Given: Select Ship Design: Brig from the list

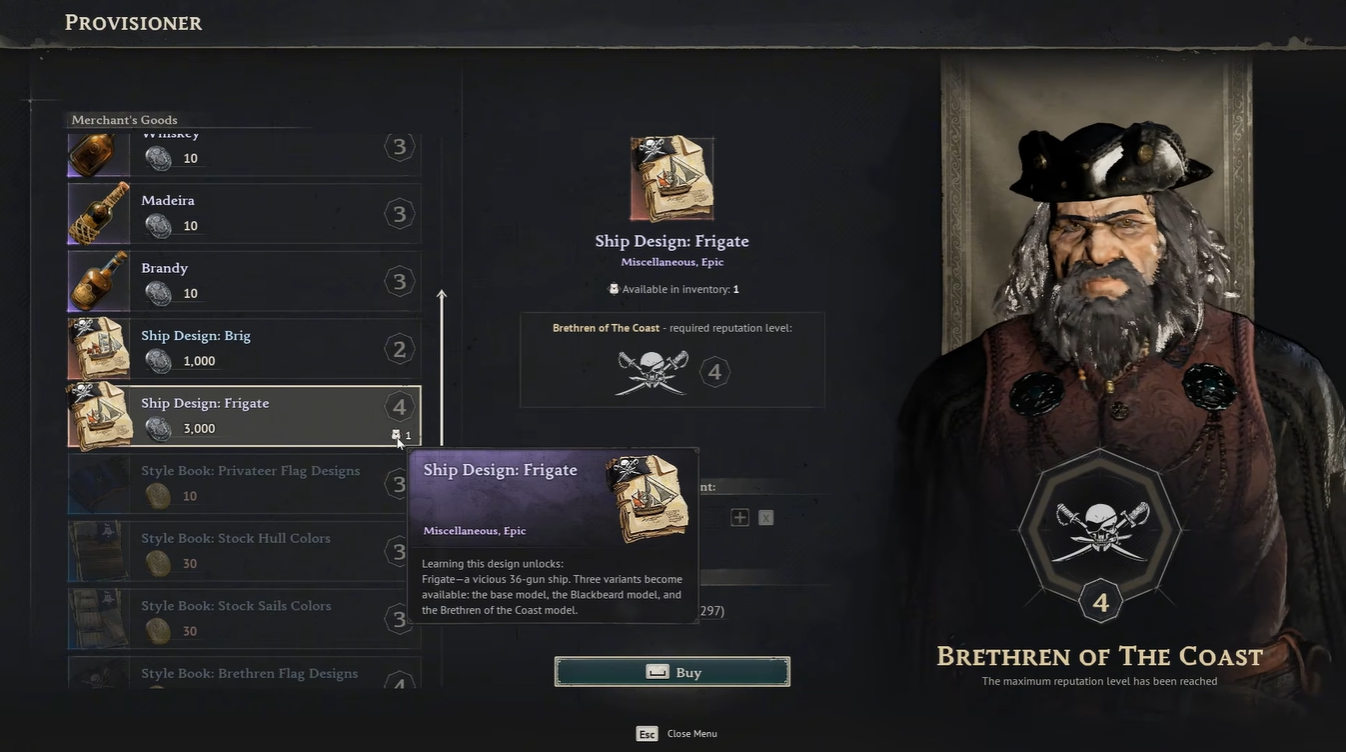Looking at the screenshot, I should (x=243, y=348).
